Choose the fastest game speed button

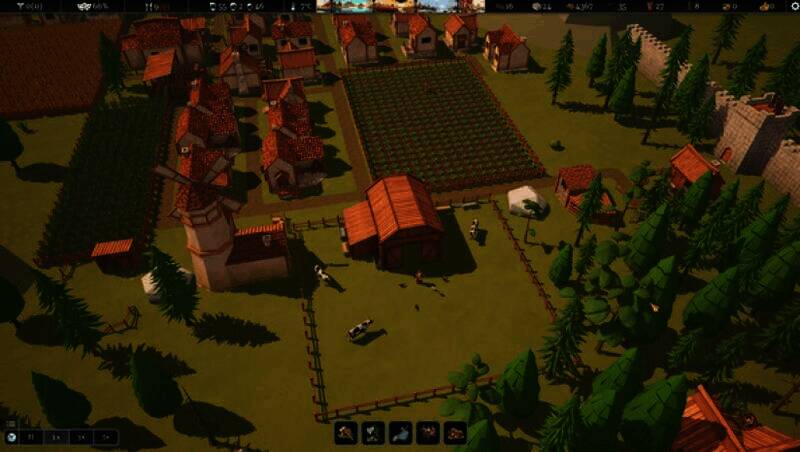click(106, 437)
